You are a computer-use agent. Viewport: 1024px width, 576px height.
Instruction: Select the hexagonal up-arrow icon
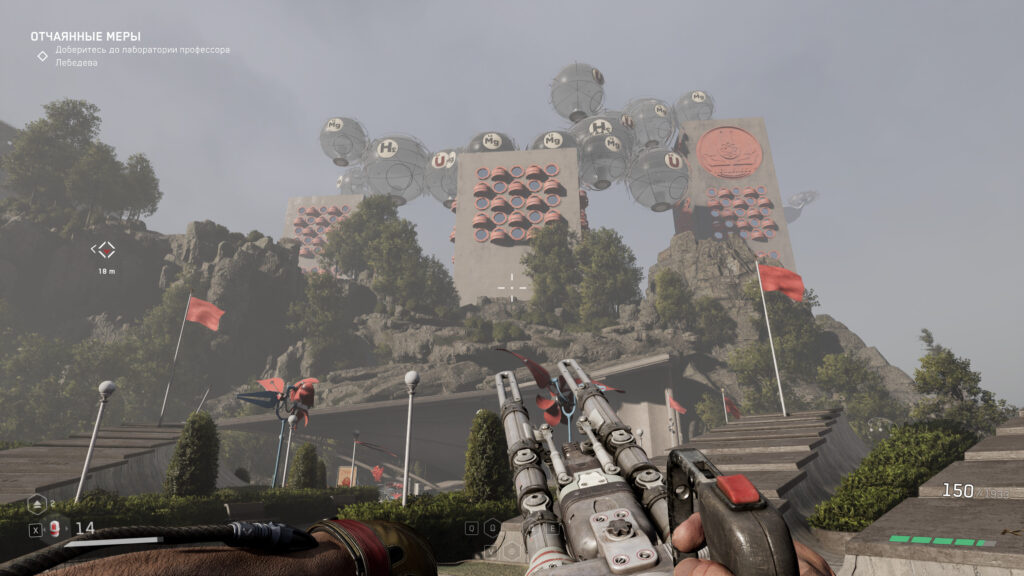click(x=36, y=504)
